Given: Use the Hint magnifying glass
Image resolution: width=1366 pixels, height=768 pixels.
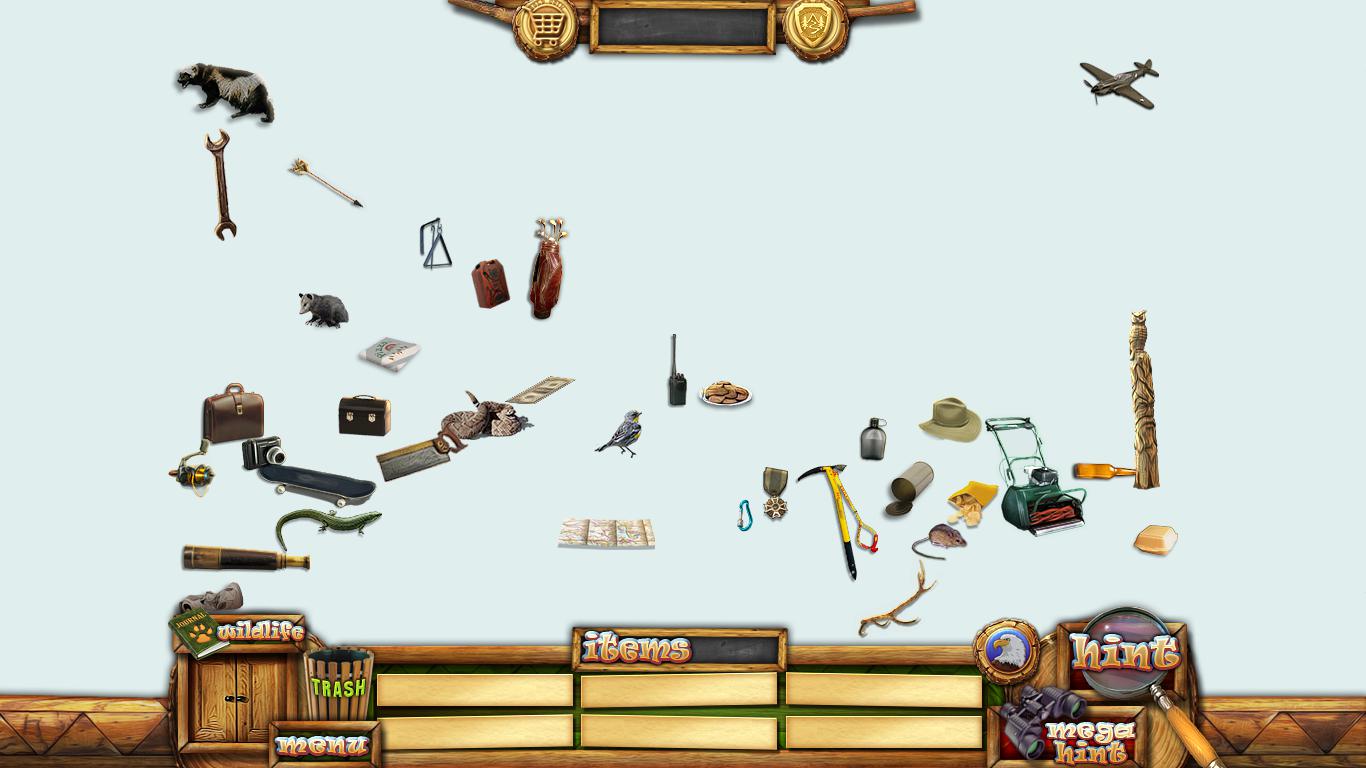Looking at the screenshot, I should click(x=1127, y=653).
